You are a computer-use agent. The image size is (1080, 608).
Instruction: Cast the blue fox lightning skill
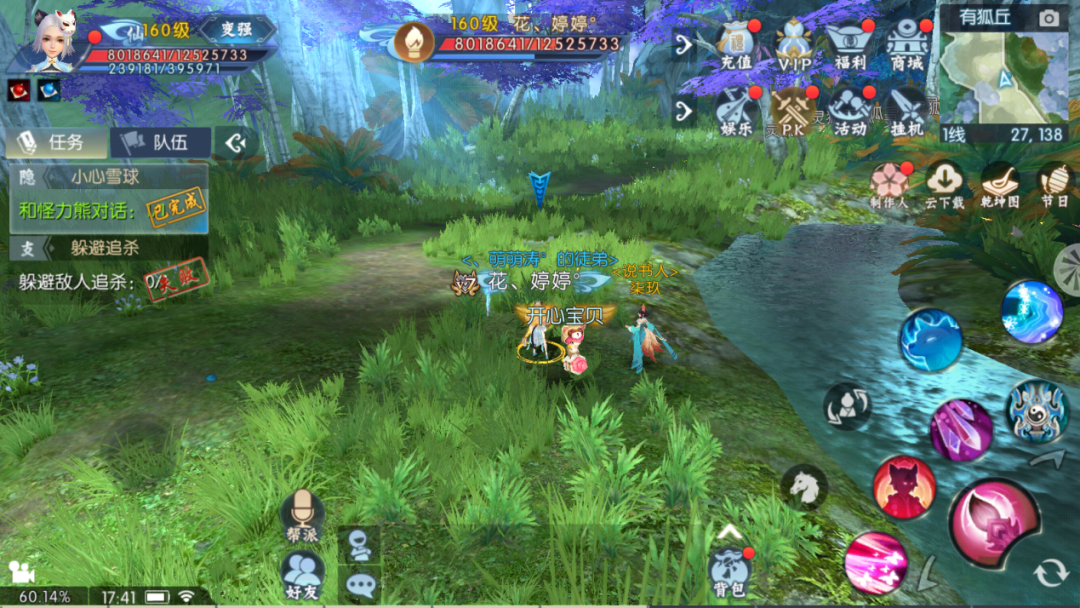[x=930, y=340]
